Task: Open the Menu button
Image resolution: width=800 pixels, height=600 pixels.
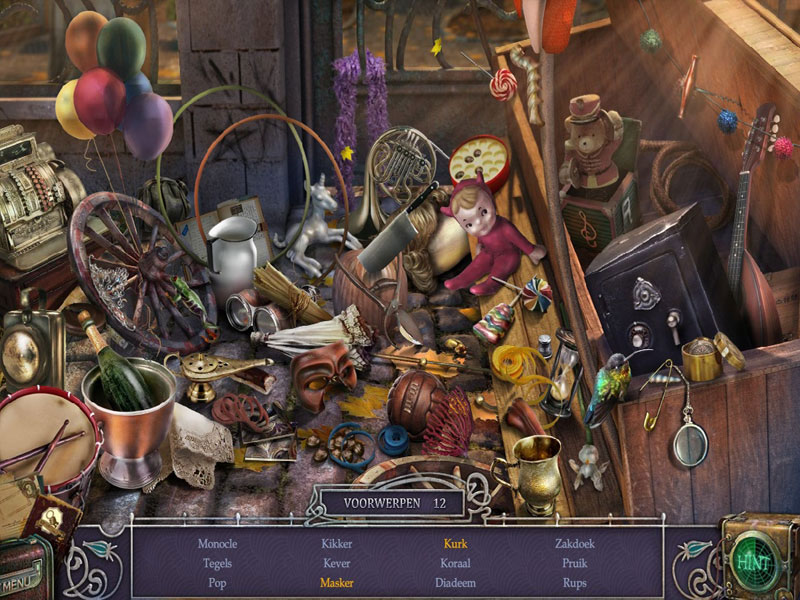Action: coord(22,581)
